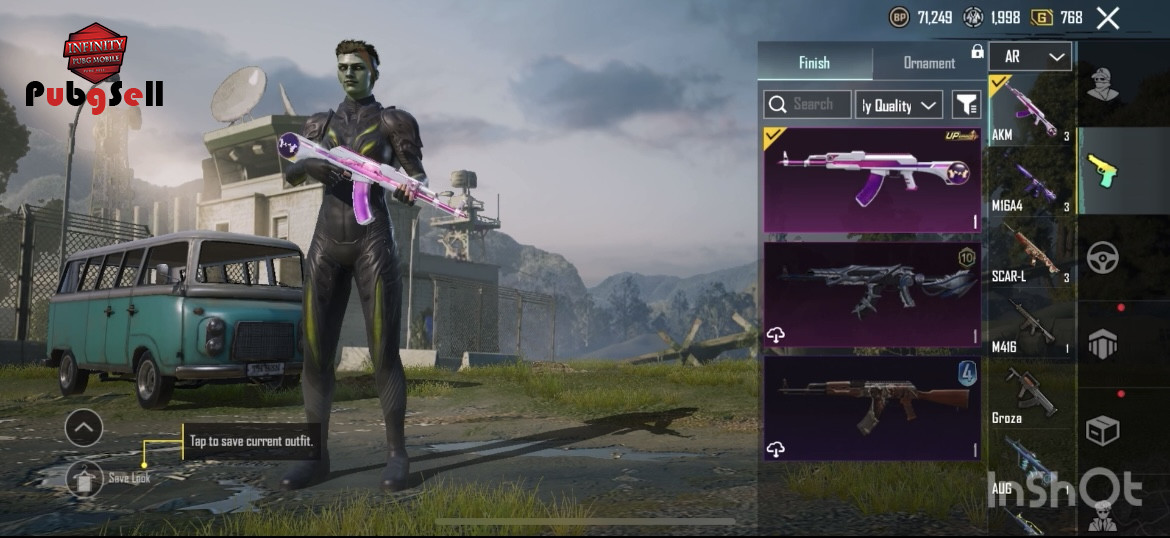Open the vehicle steering wheel category
The width and height of the screenshot is (1170, 538).
click(x=1103, y=258)
